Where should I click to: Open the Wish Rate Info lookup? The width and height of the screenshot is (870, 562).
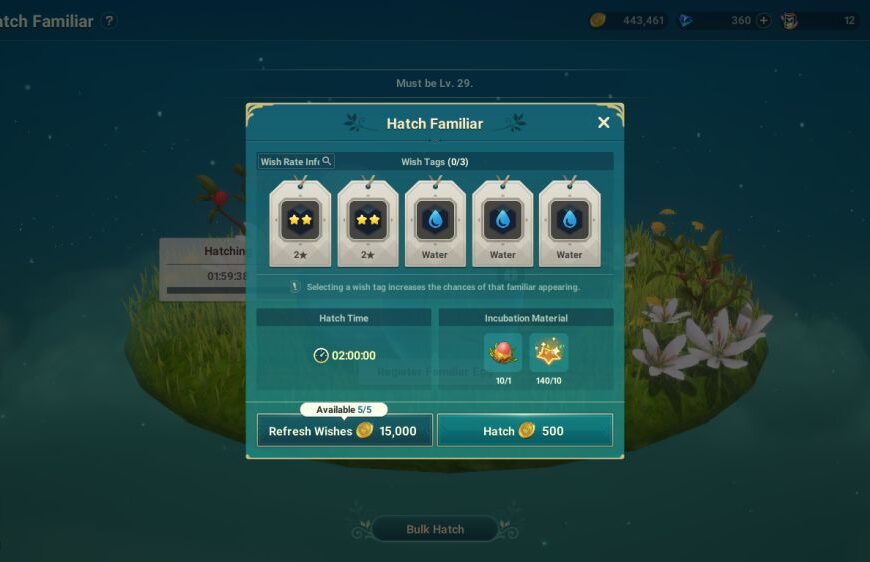(296, 161)
